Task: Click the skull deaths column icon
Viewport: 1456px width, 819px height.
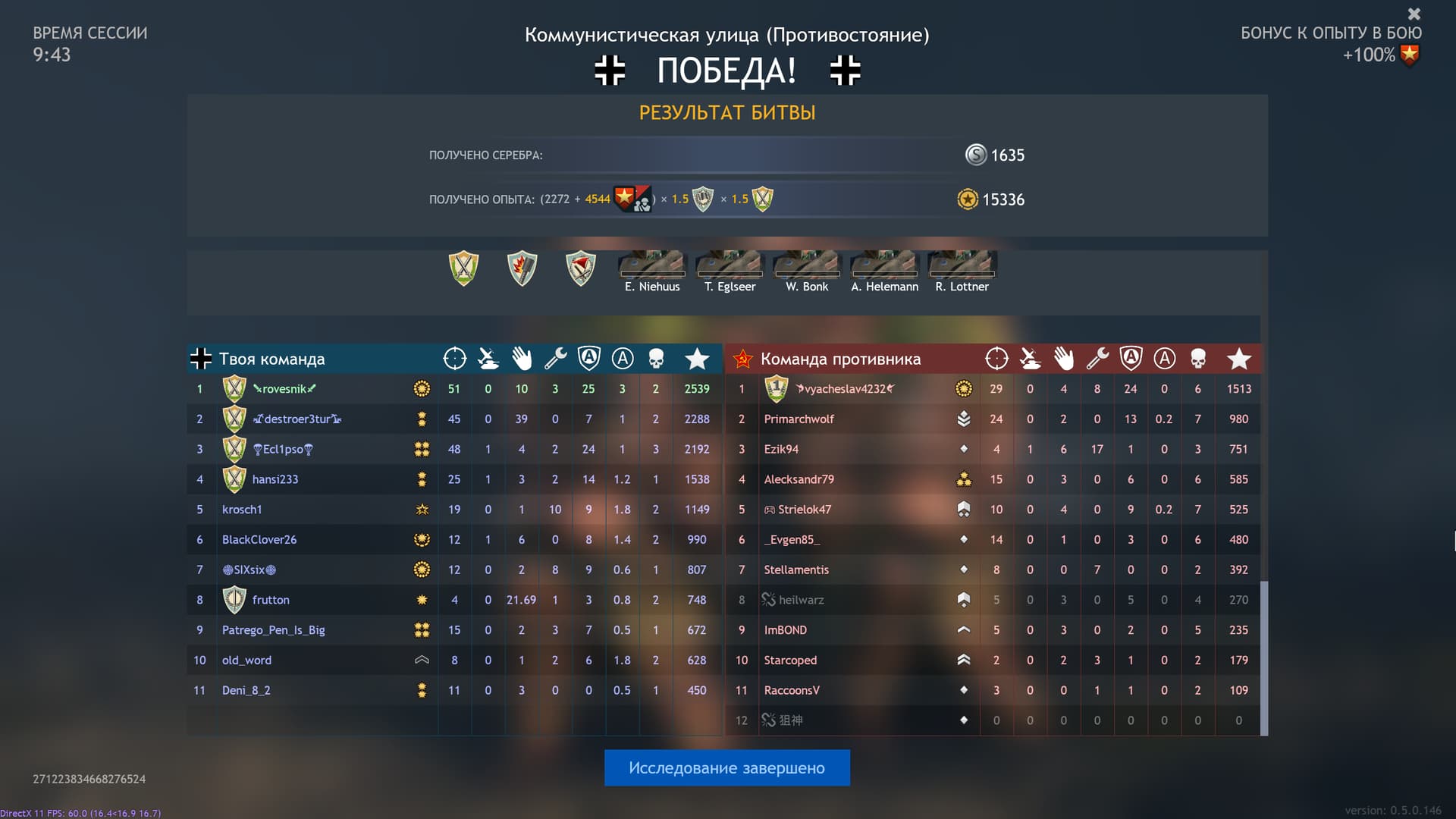Action: tap(656, 358)
